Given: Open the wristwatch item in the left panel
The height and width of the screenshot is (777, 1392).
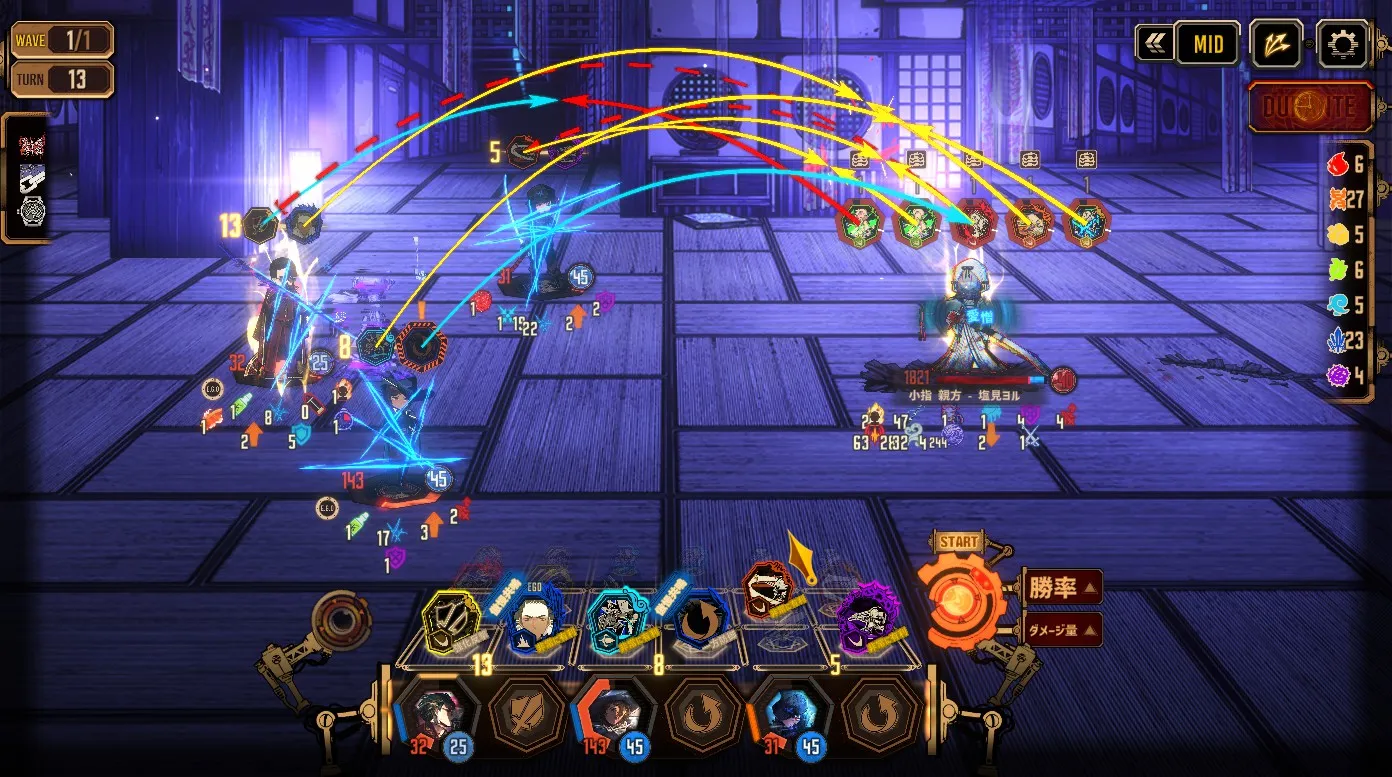Looking at the screenshot, I should 32,213.
